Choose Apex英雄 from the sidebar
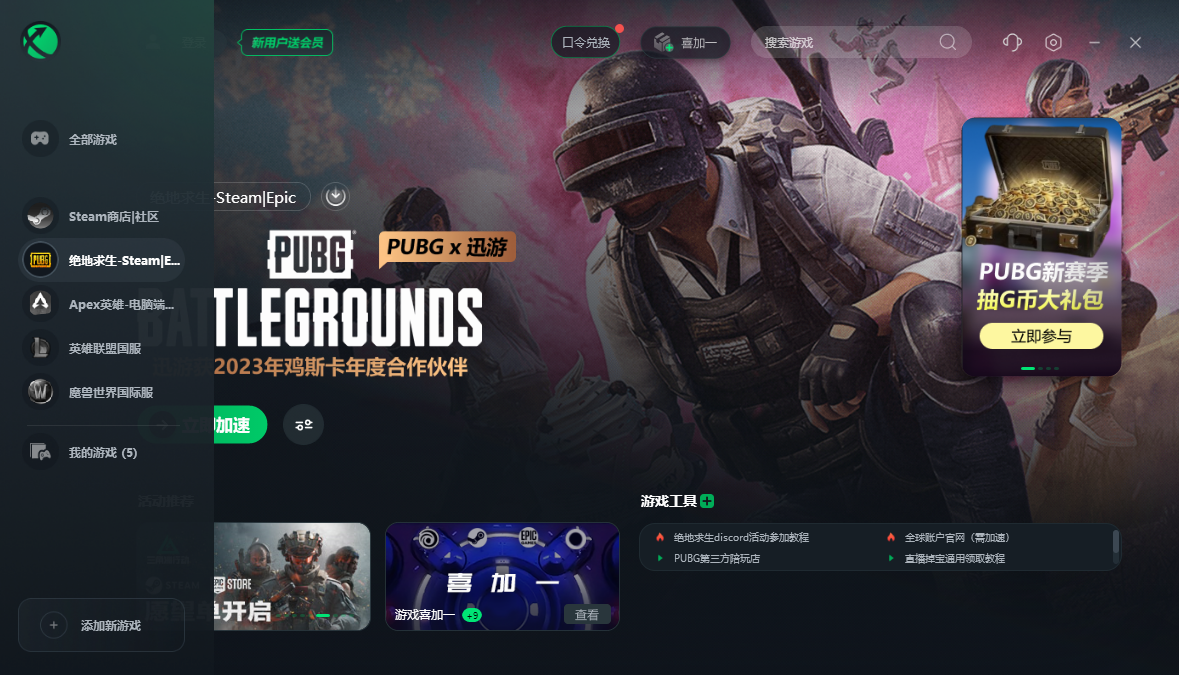1179x675 pixels. (x=120, y=304)
